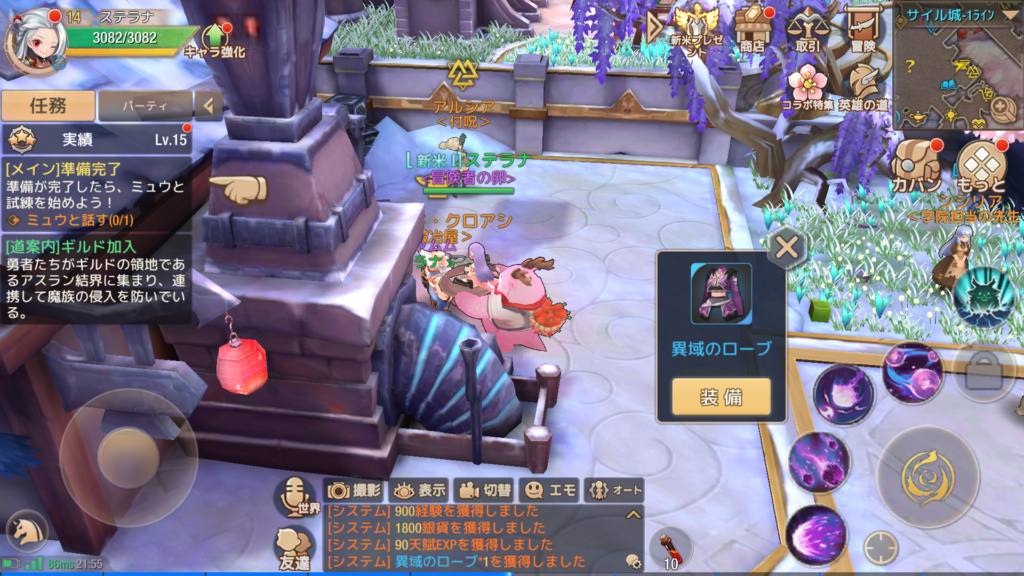The image size is (1024, 576).
Task: Close the robe equip popup
Action: click(x=787, y=246)
